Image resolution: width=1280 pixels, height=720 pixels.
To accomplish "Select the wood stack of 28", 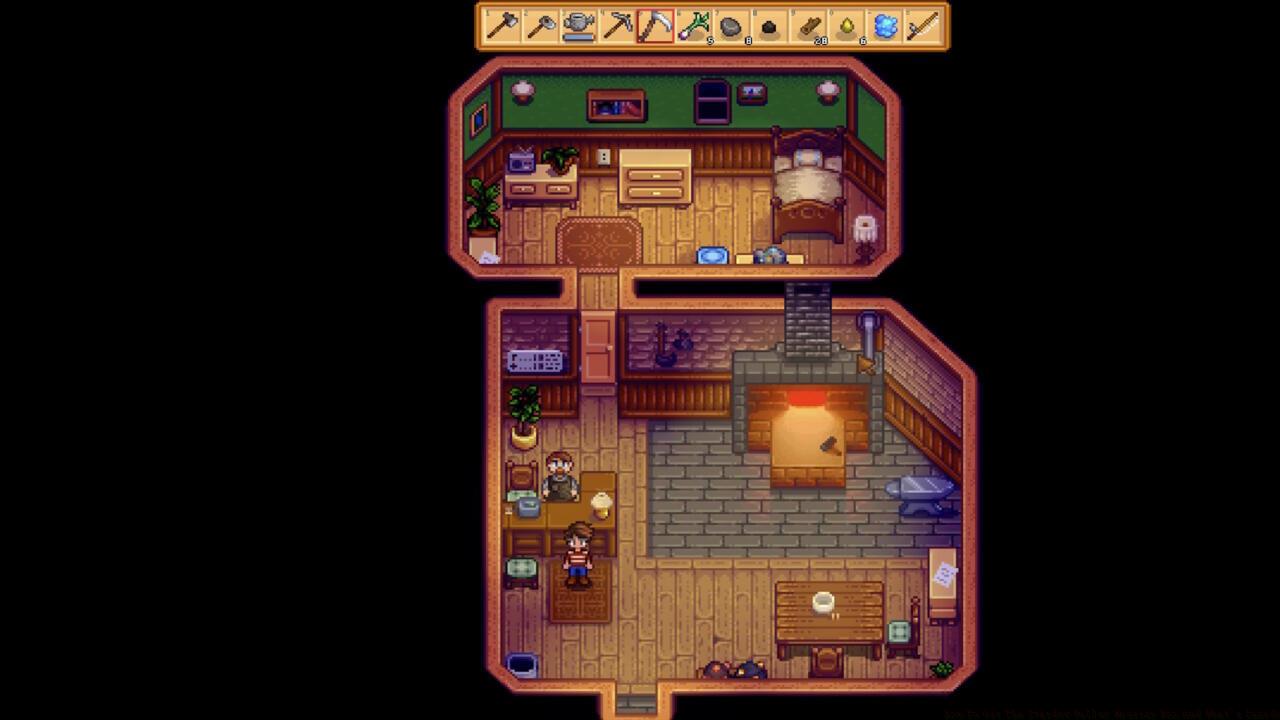I will [x=807, y=29].
